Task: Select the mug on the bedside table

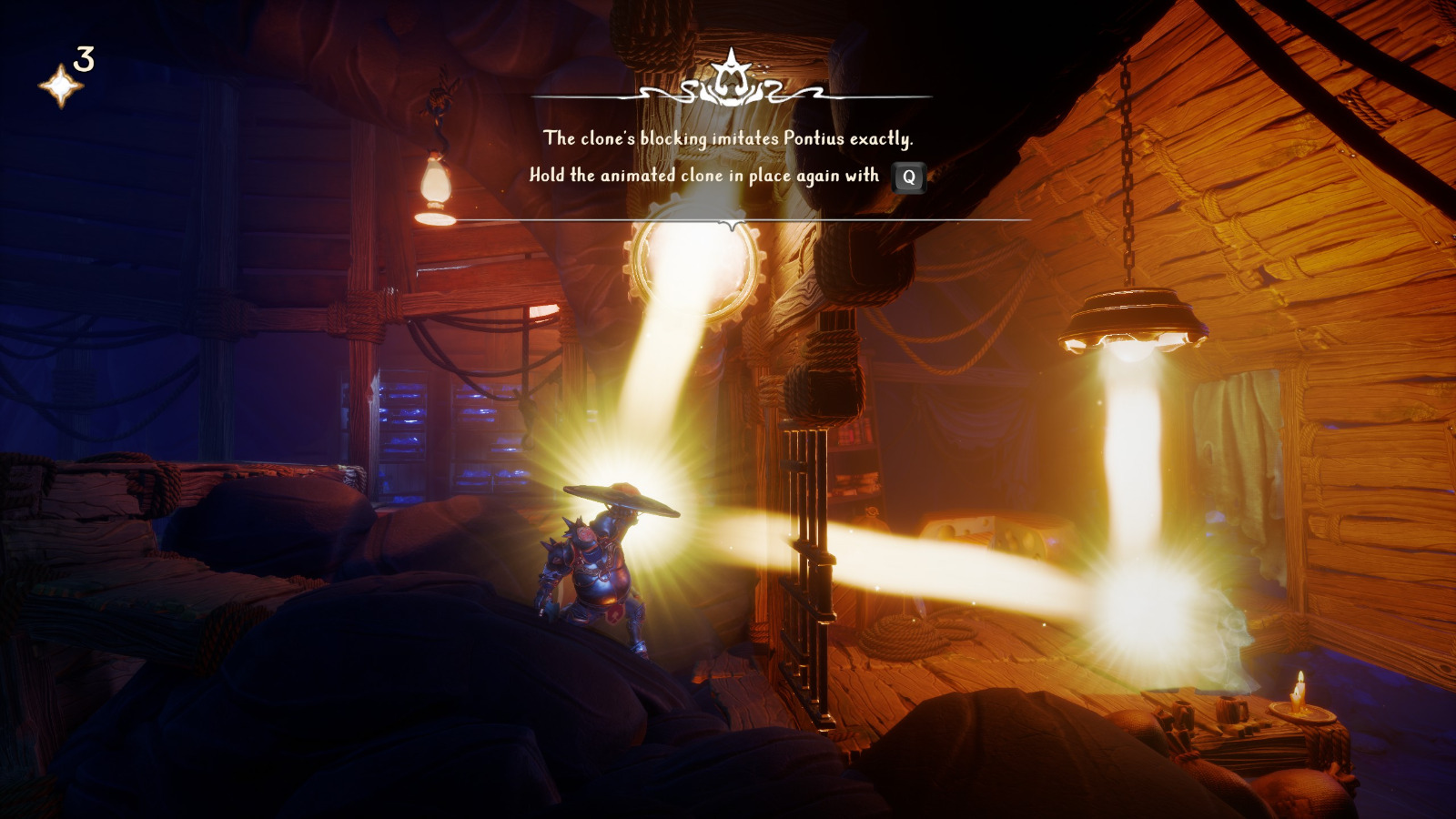Action: point(1230,709)
